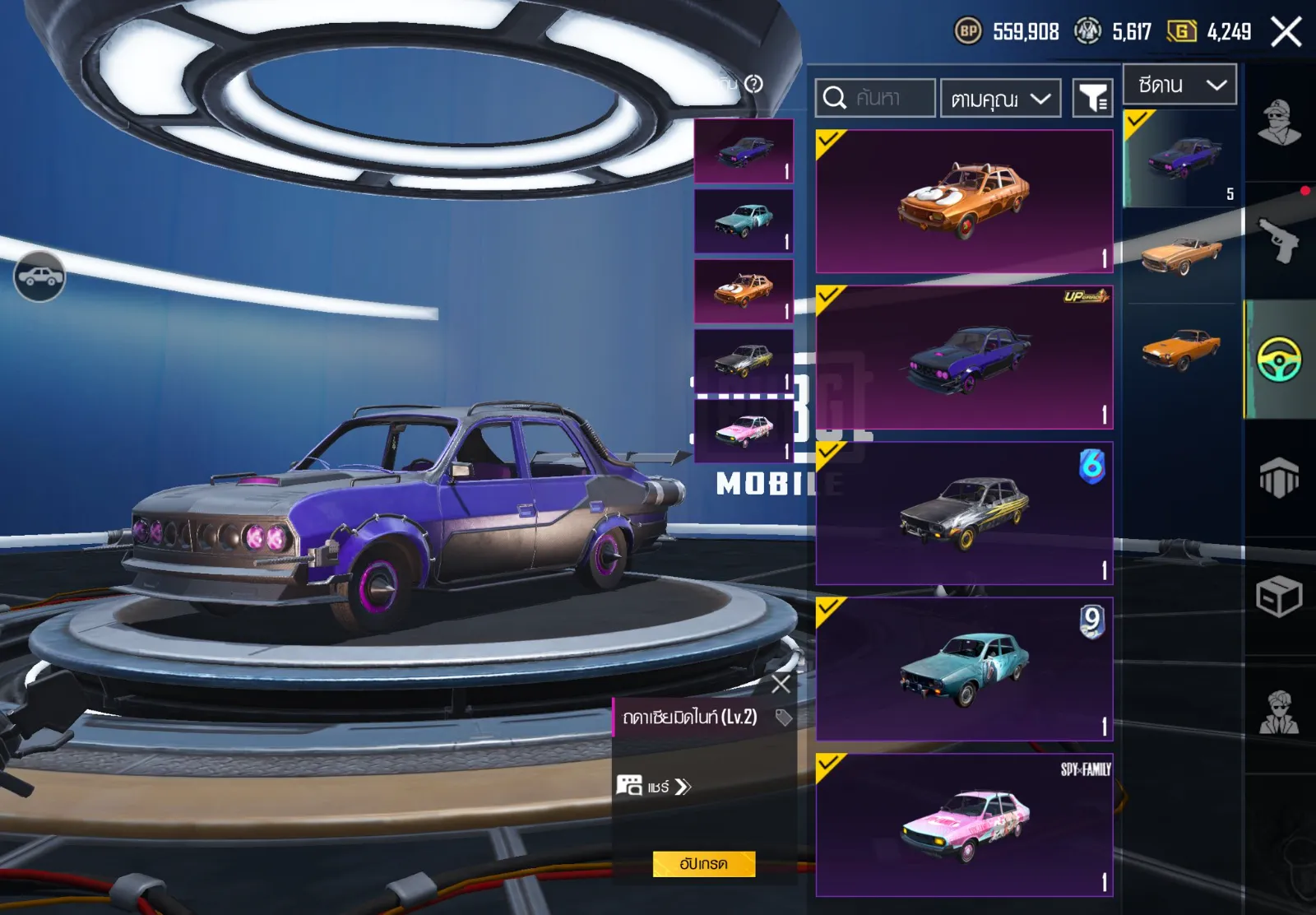Open the backpack category tab
Viewport: 1316px width, 915px height.
point(1279,477)
